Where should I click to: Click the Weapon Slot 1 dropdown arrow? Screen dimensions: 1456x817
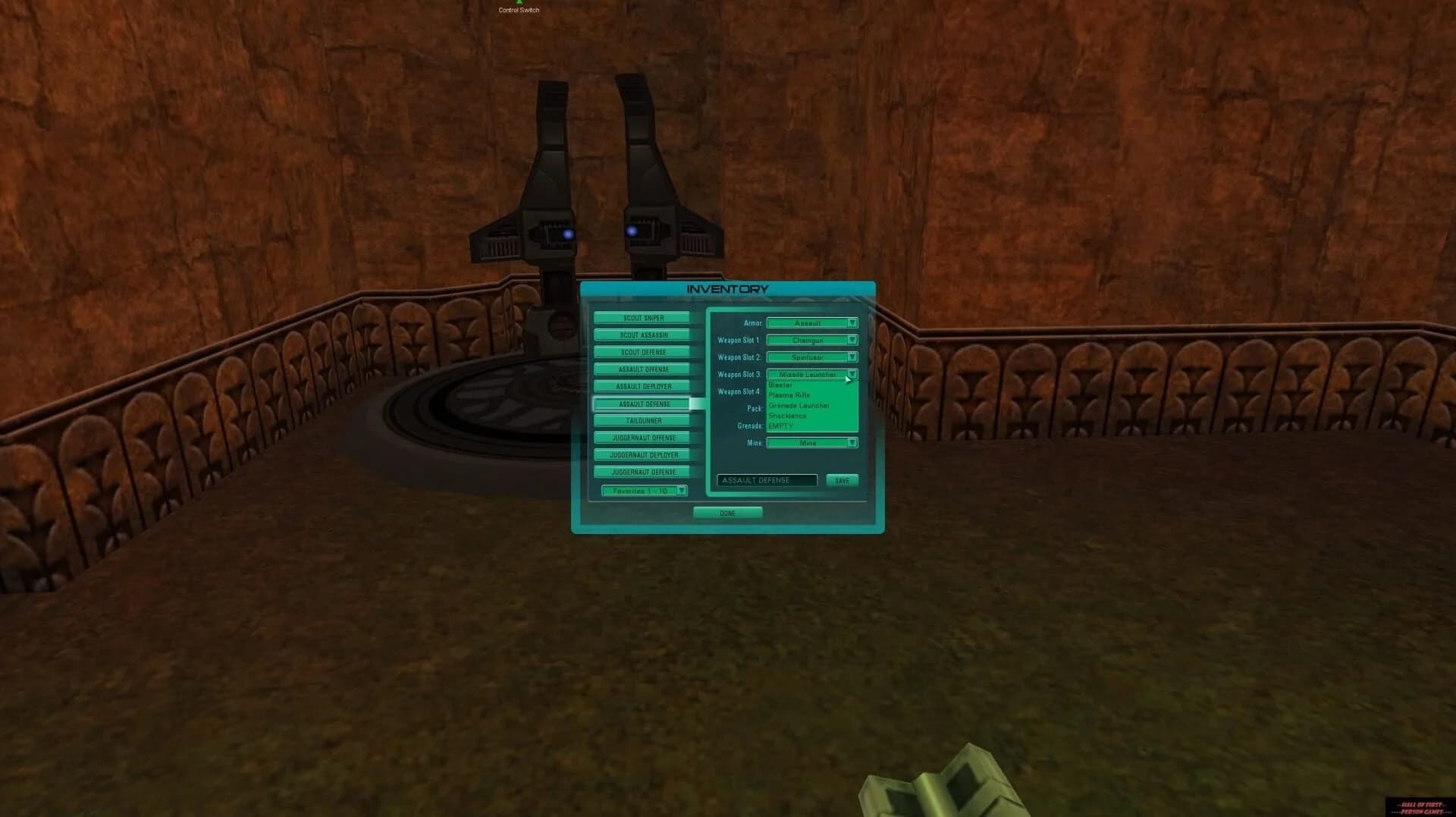click(852, 340)
